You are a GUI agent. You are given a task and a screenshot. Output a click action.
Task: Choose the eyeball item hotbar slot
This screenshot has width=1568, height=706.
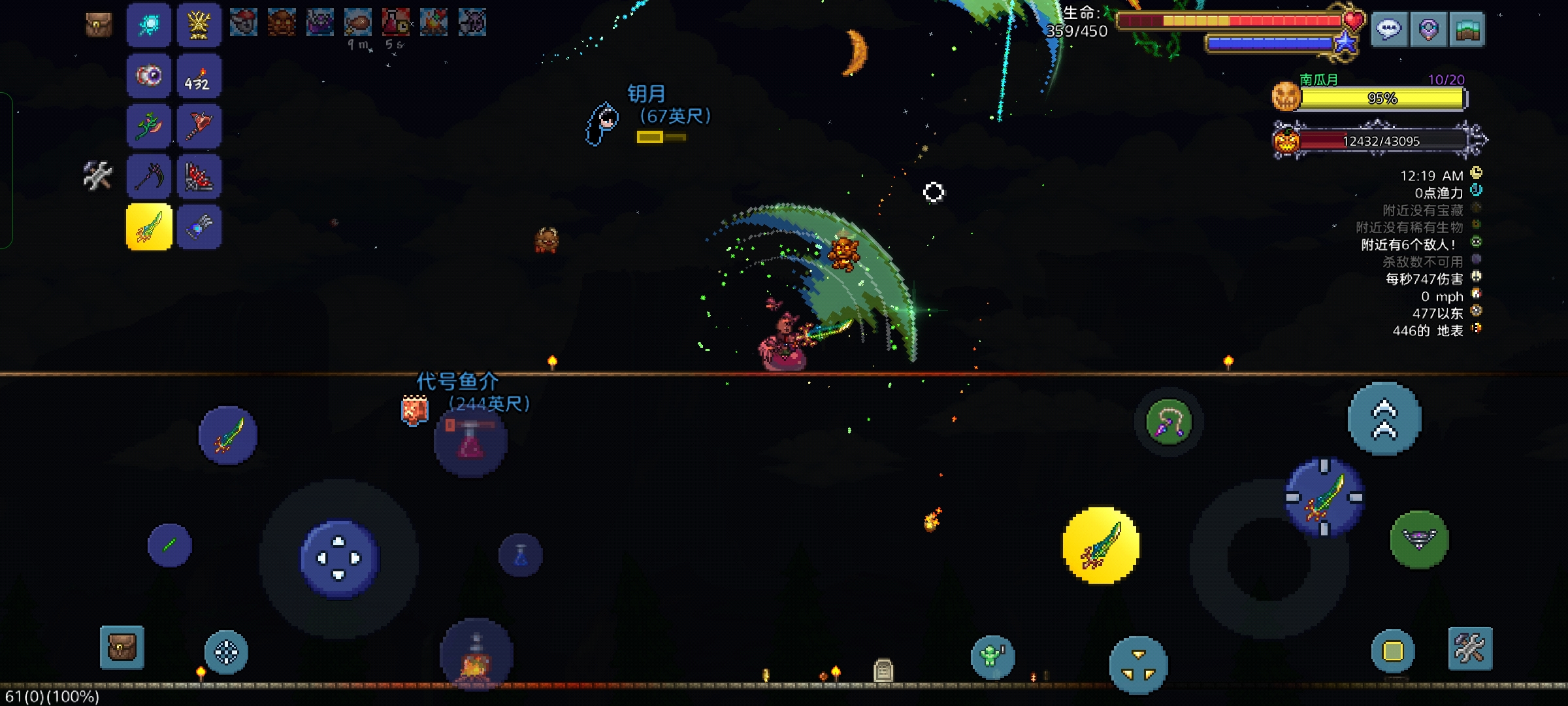point(149,76)
